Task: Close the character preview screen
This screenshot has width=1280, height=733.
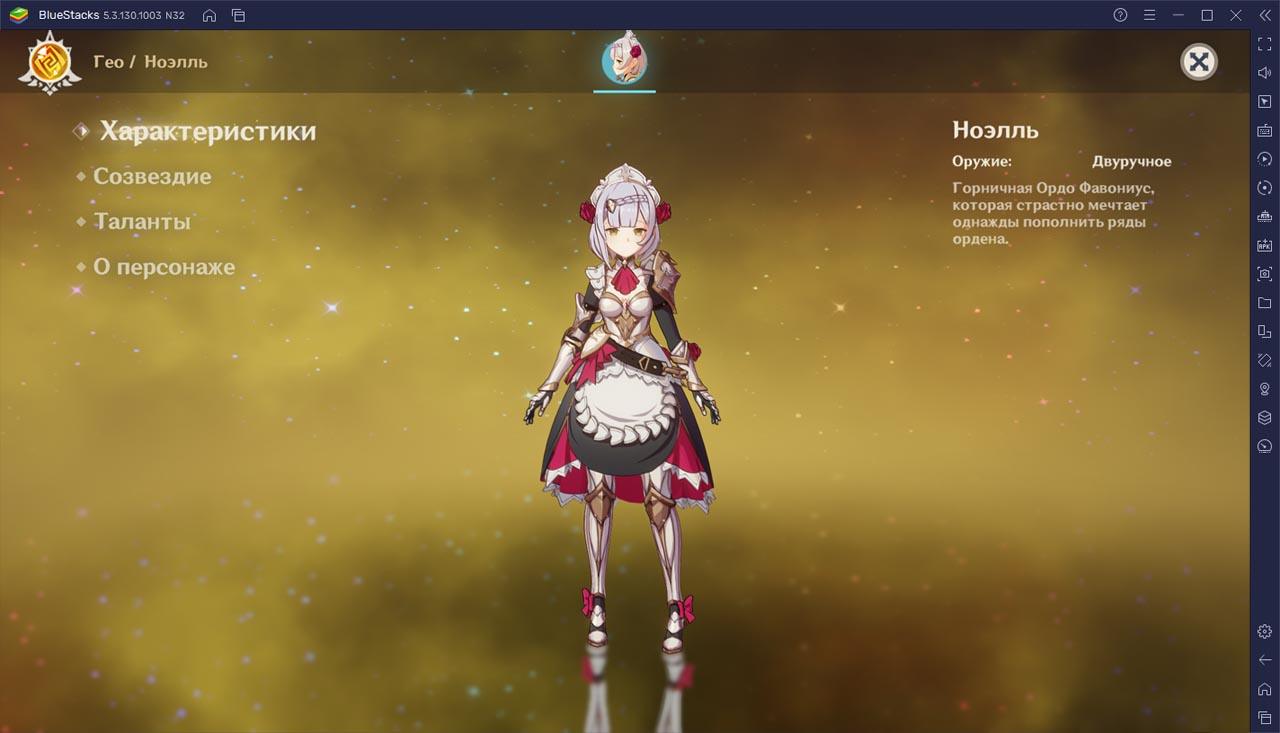Action: 1198,62
